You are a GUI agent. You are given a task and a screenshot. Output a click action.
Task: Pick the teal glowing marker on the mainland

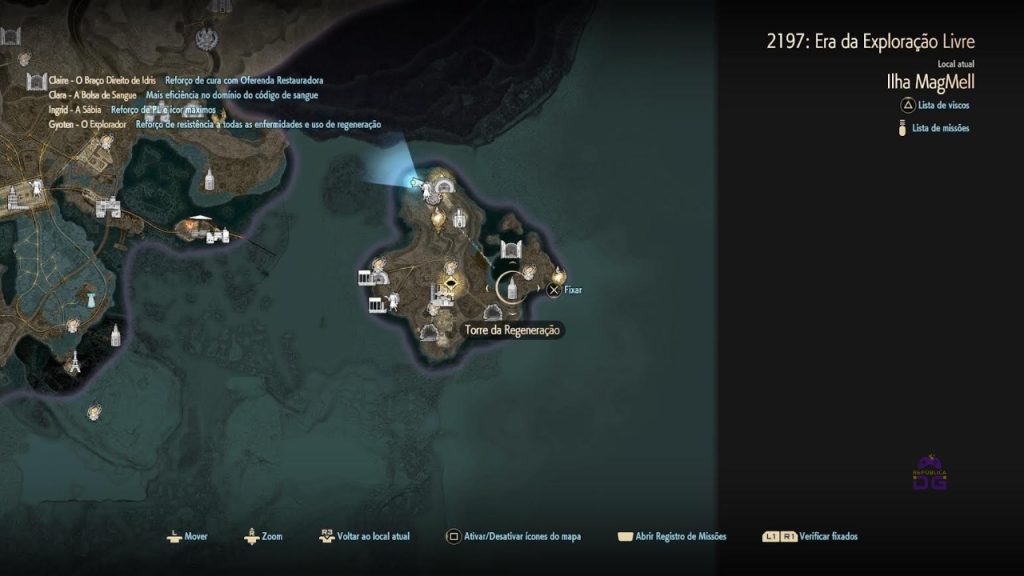90,298
